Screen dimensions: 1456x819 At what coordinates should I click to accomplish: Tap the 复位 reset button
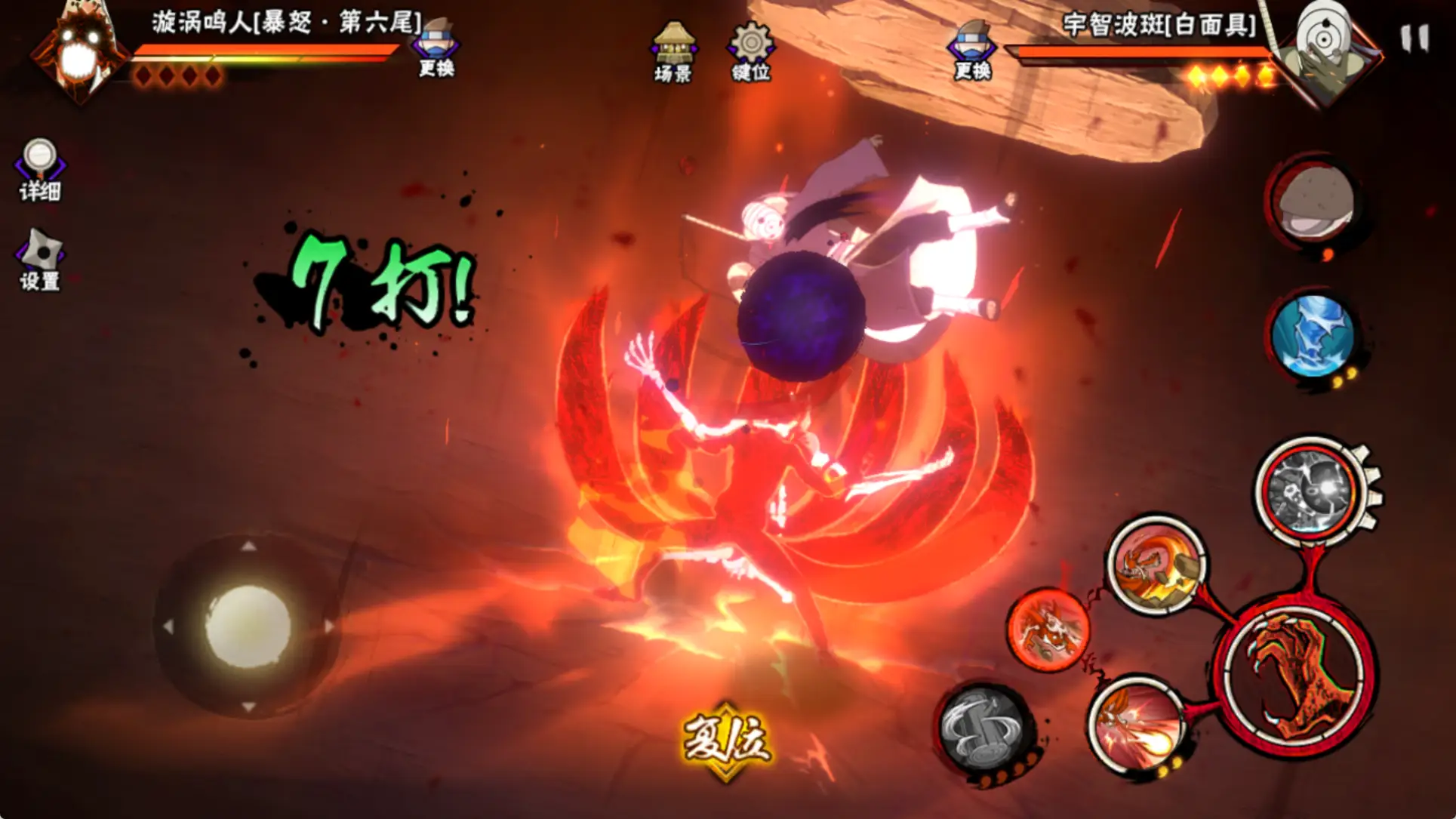726,740
